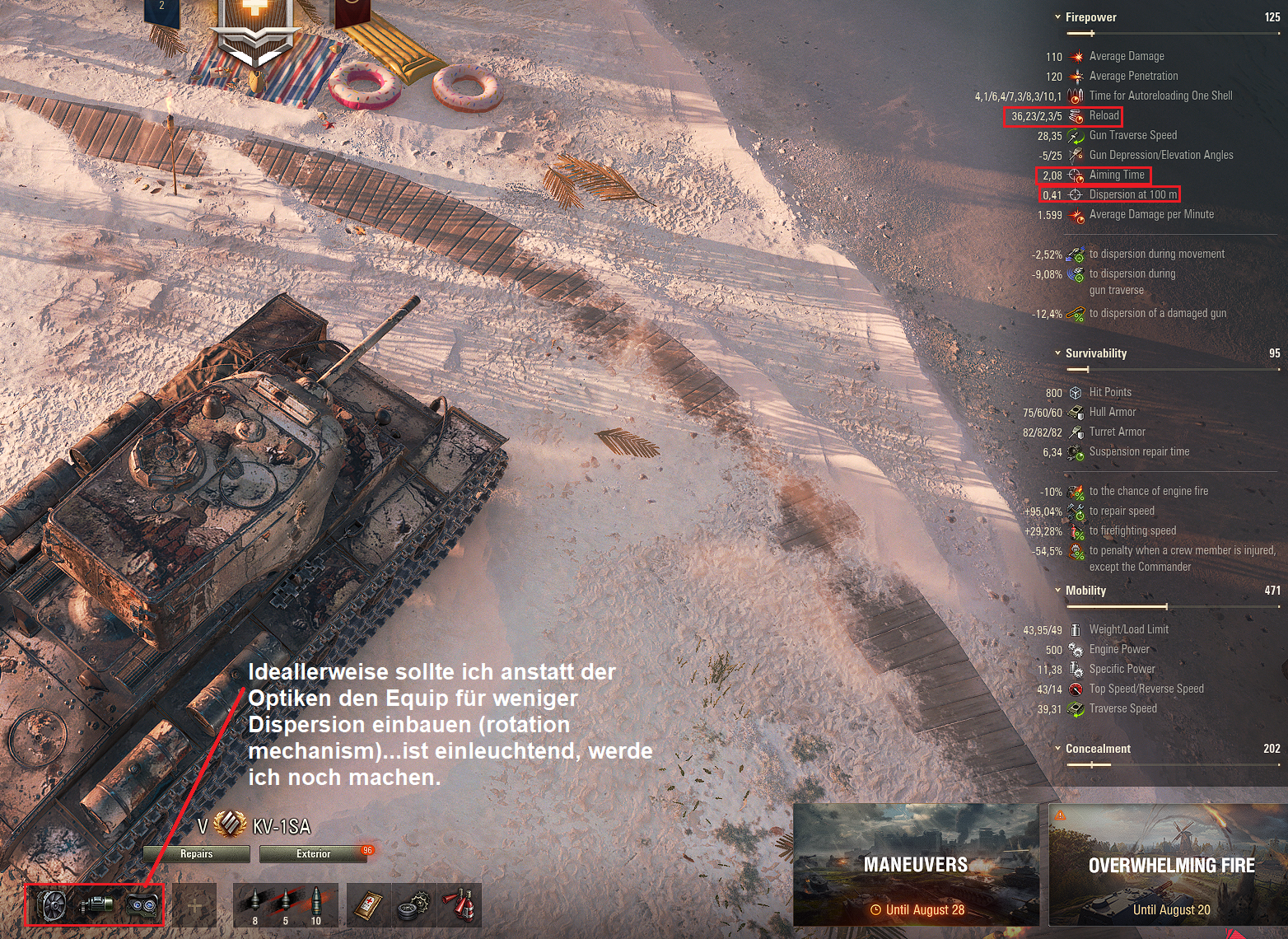This screenshot has height=939, width=1288.
Task: Click the Firepower rating slider marker
Action: (1092, 33)
